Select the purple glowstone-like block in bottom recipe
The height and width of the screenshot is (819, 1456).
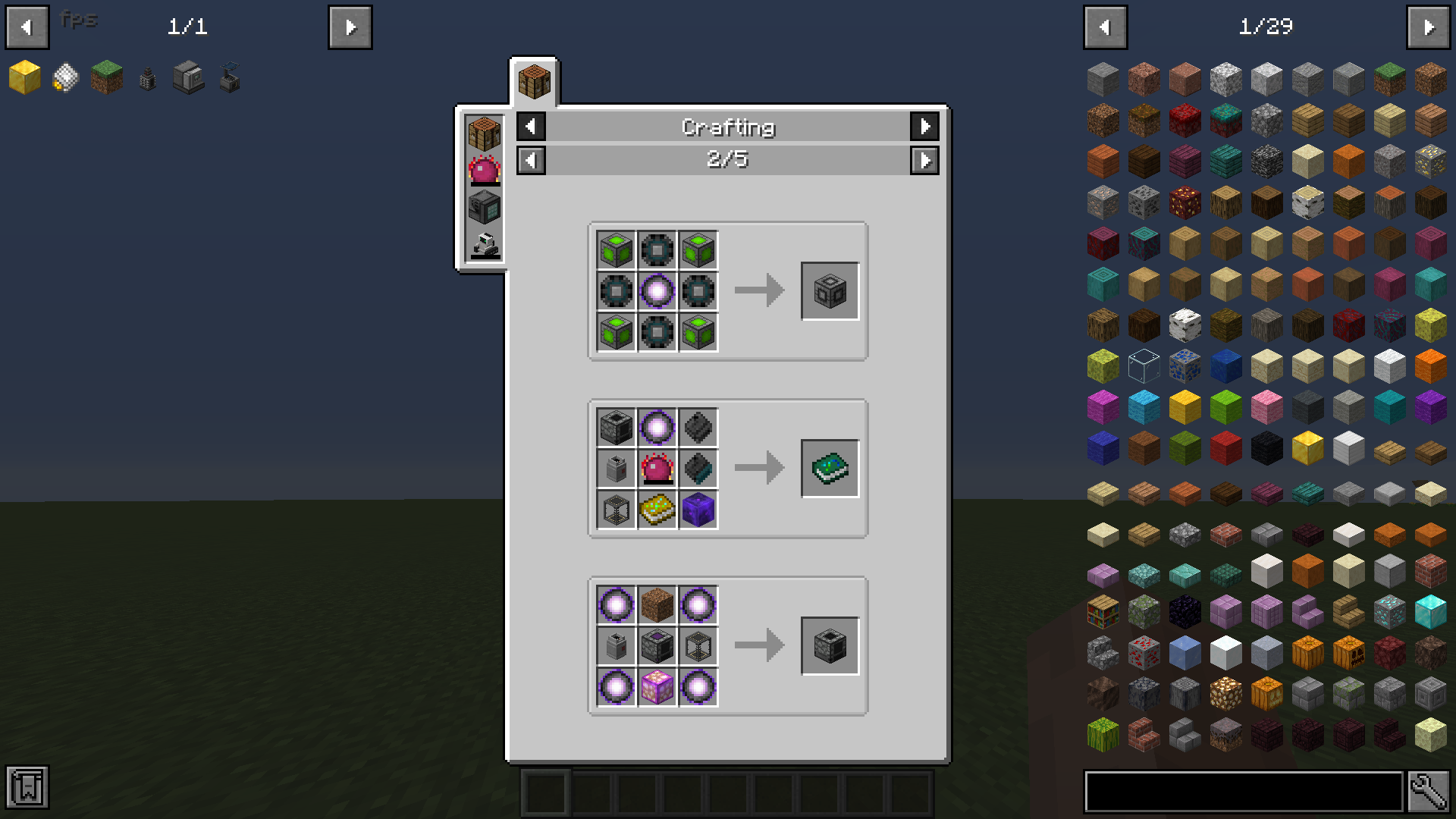pos(657,686)
